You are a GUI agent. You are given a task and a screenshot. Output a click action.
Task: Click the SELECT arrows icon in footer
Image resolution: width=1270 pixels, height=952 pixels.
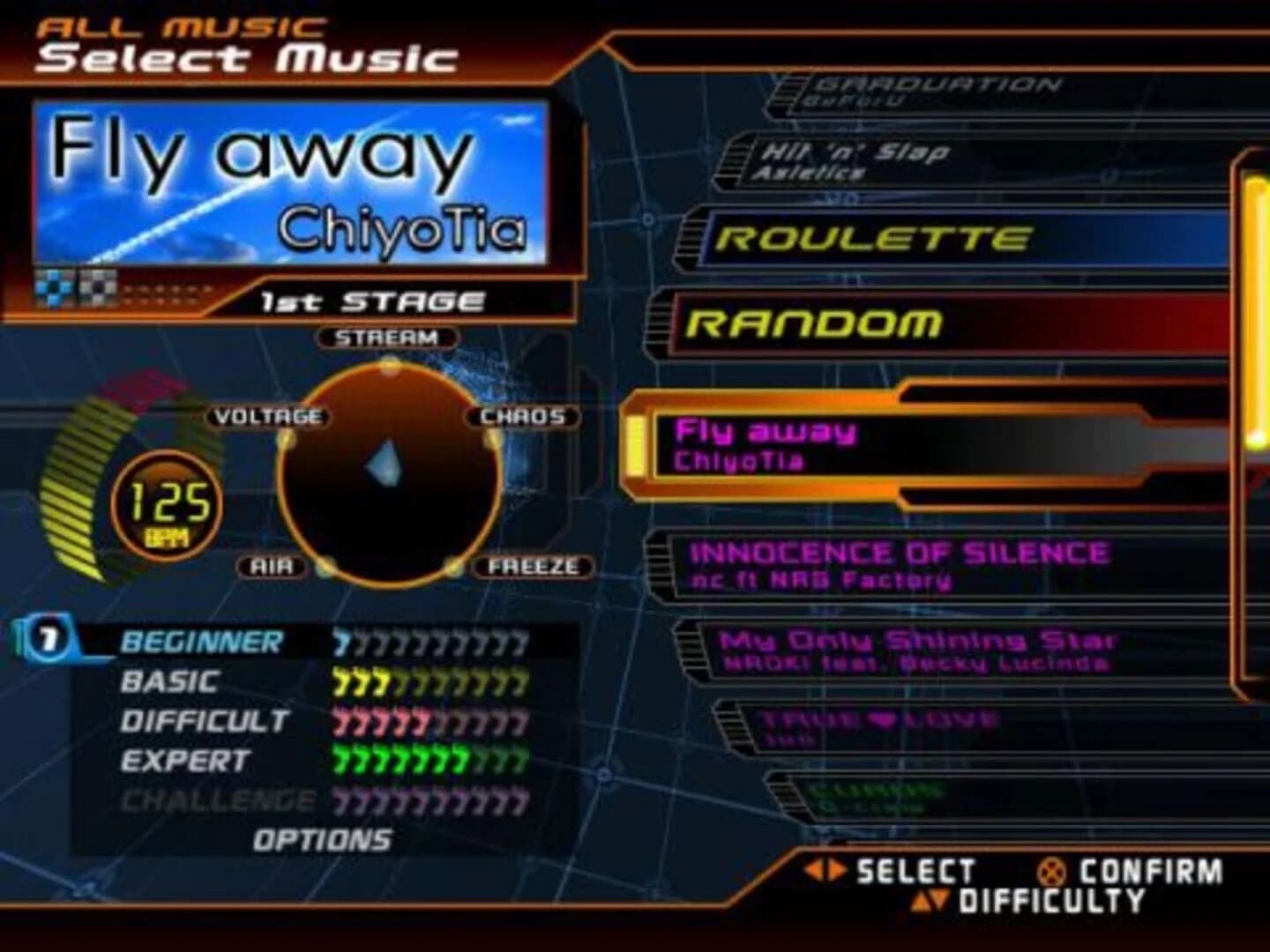826,869
